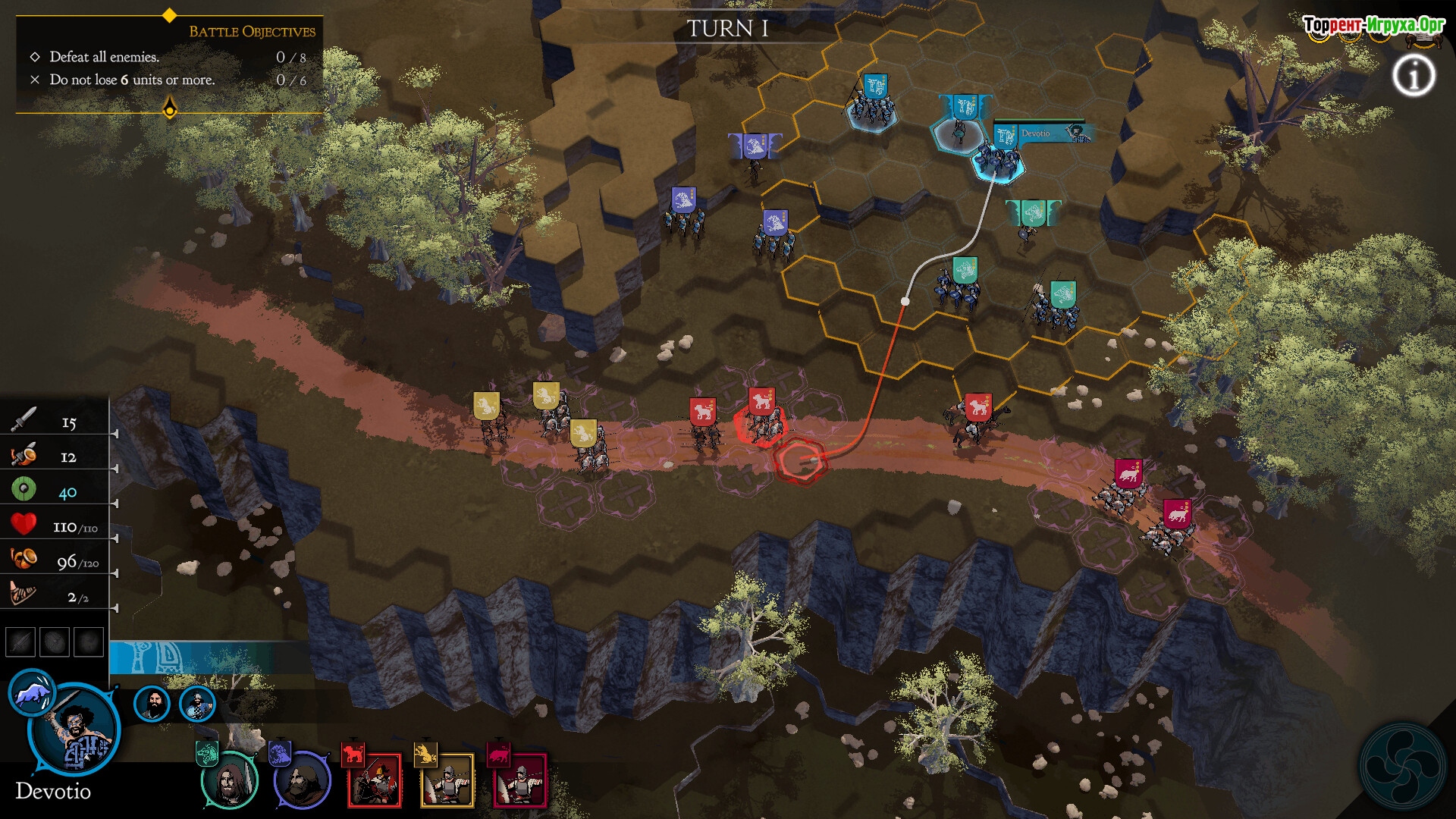Select the red lion enemy unit card
The image size is (1456, 819).
[x=374, y=780]
